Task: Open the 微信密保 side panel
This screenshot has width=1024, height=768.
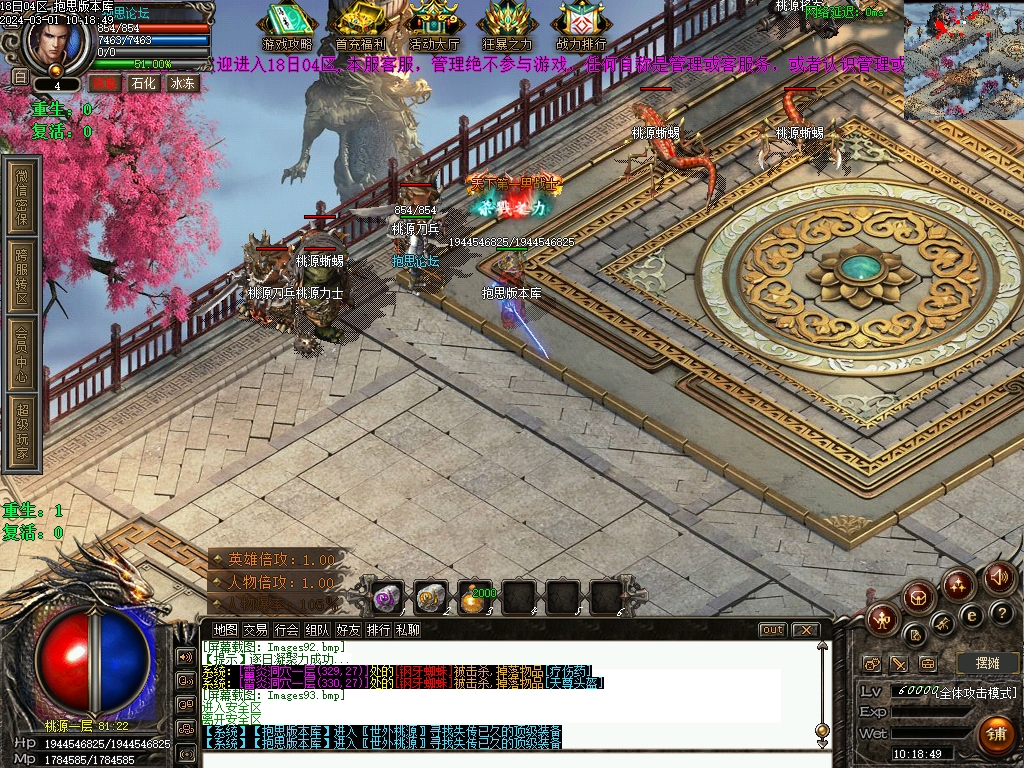Action: (x=22, y=196)
